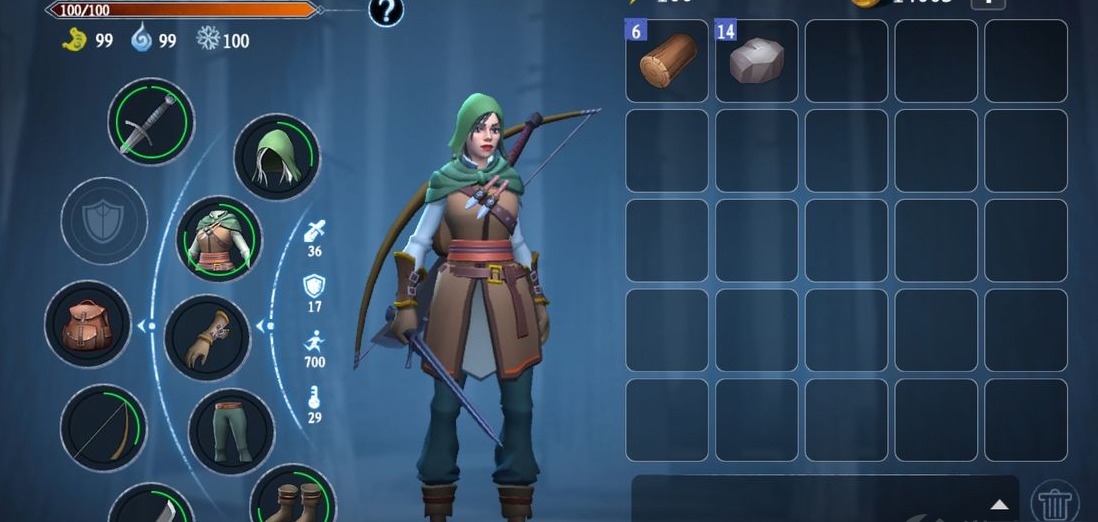Viewport: 1098px width, 522px height.
Task: Select the boots equipment slot
Action: [292, 497]
